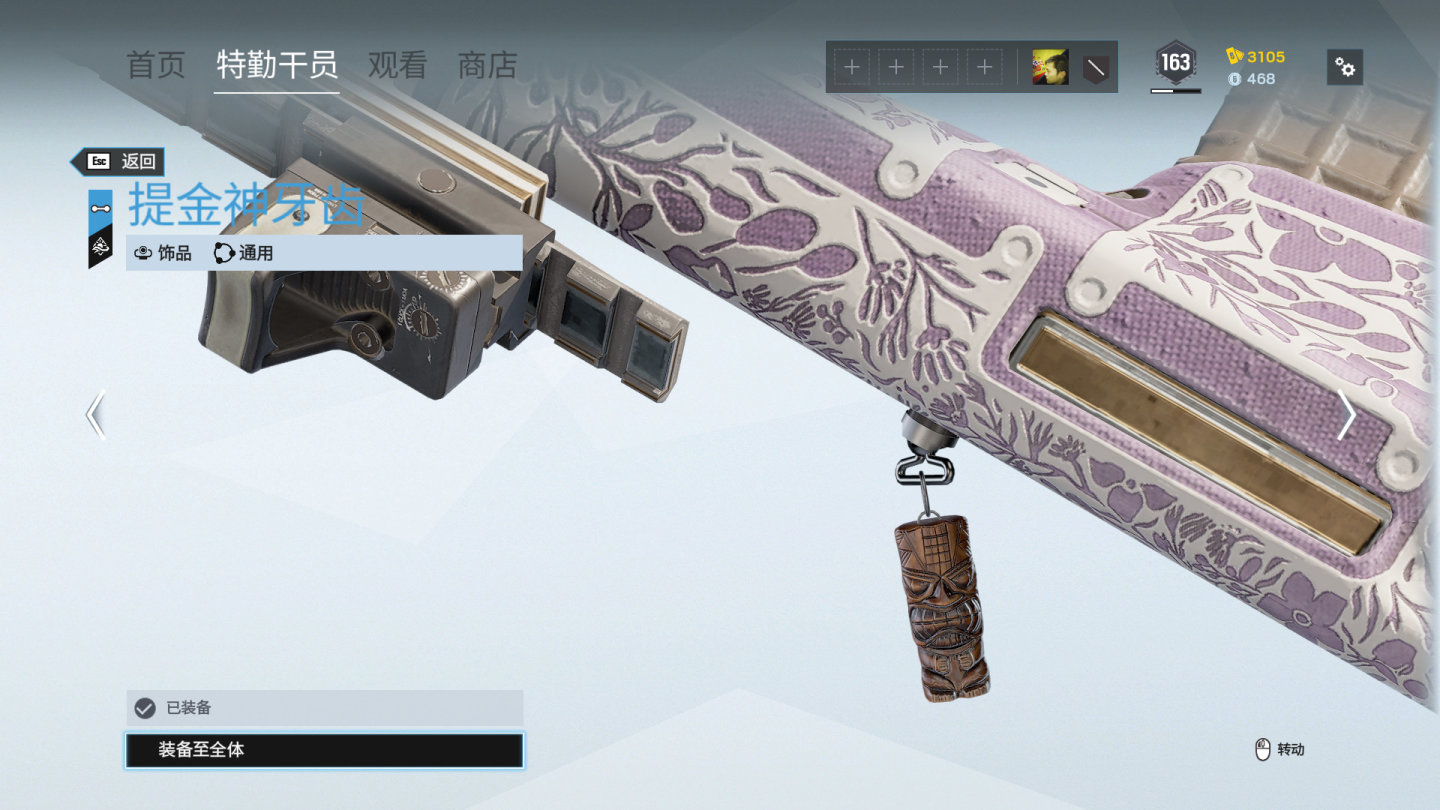Show the next charm with right arrow

point(1346,415)
